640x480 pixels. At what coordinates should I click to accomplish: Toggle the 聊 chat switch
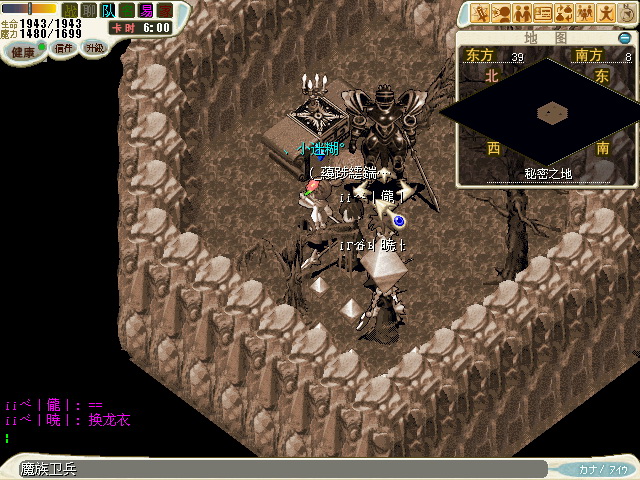tap(89, 10)
